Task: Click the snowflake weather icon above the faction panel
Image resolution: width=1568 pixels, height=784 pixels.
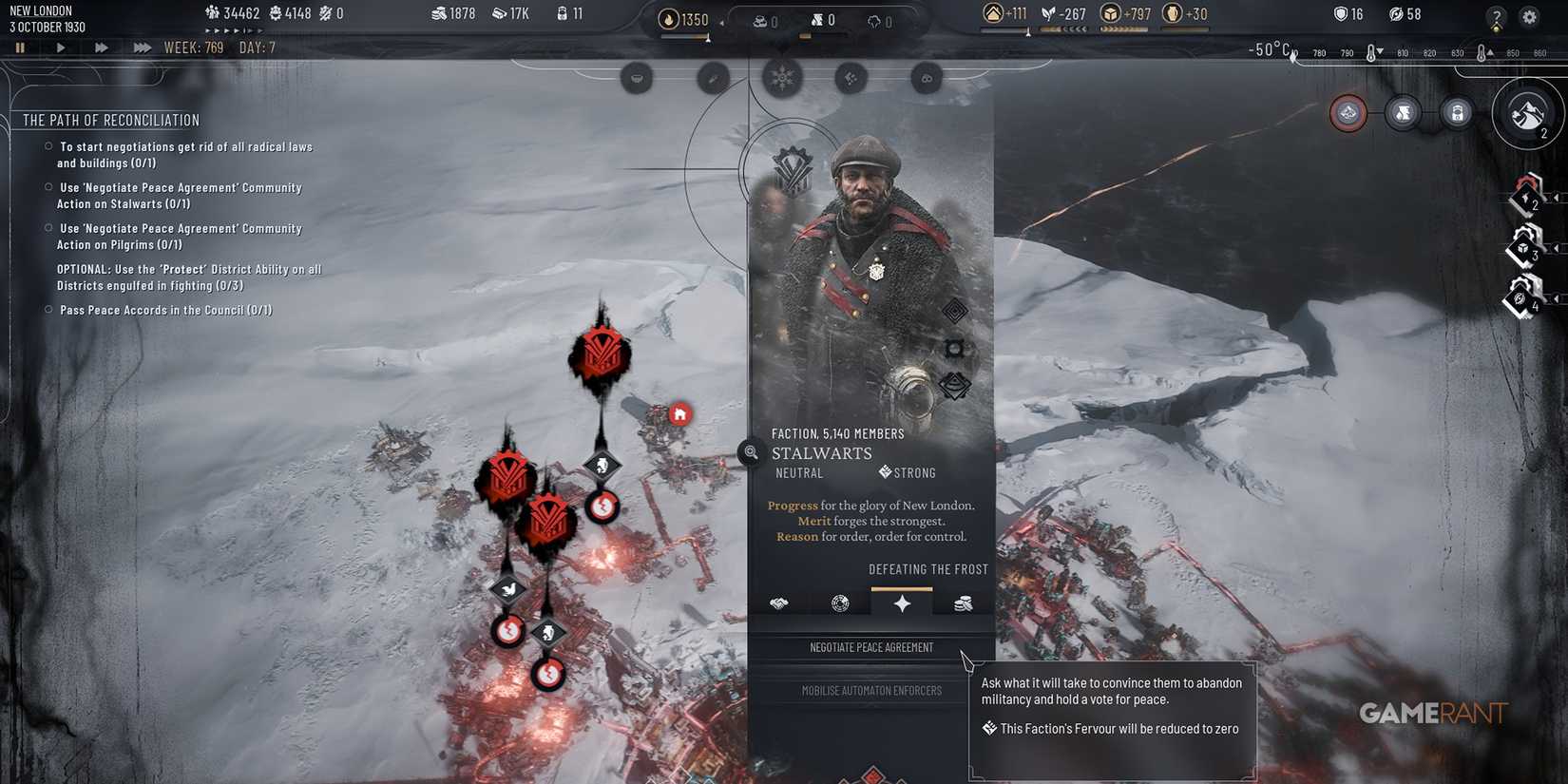Action: (x=782, y=78)
